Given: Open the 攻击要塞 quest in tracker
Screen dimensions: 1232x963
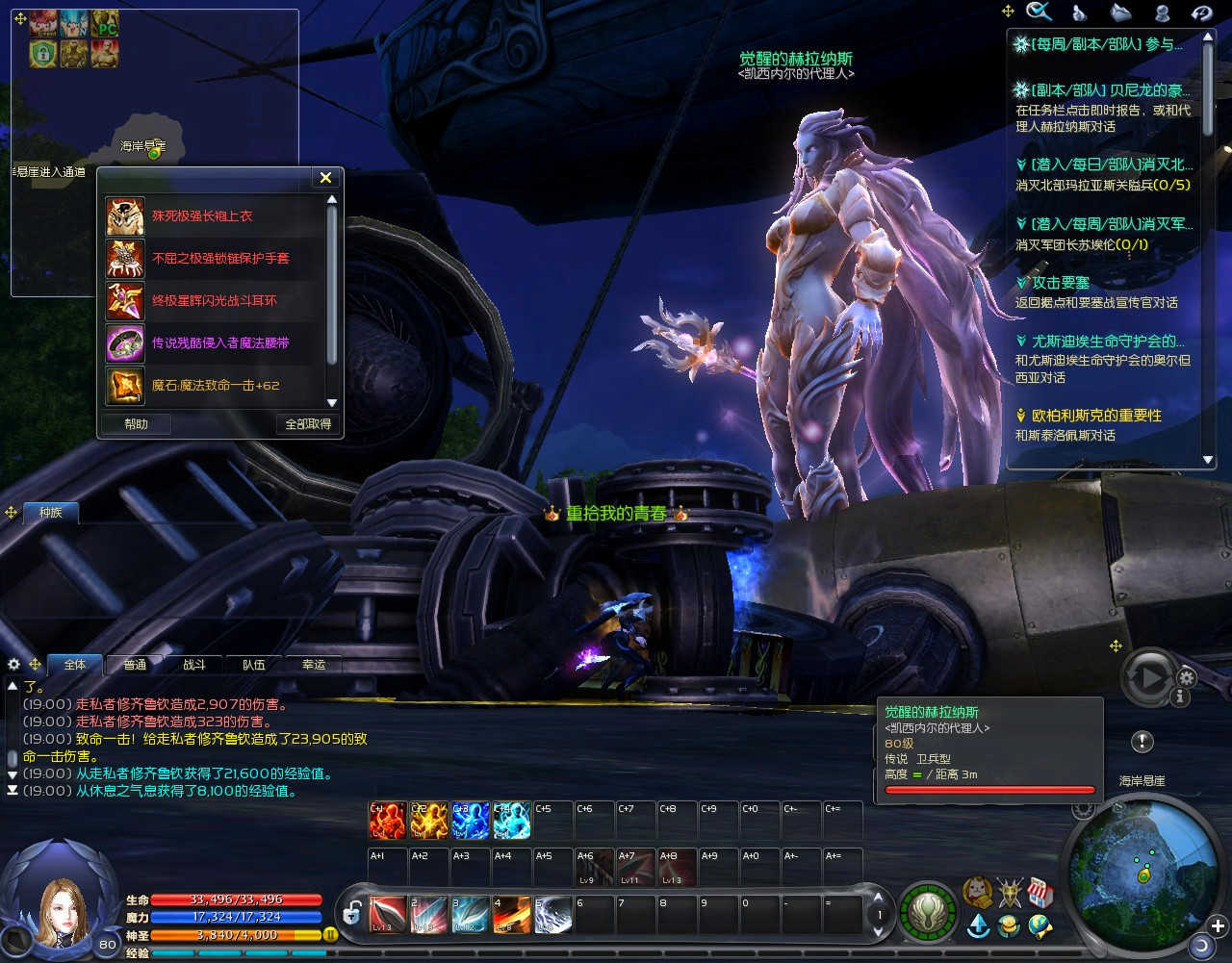Looking at the screenshot, I should pyautogui.click(x=1060, y=283).
